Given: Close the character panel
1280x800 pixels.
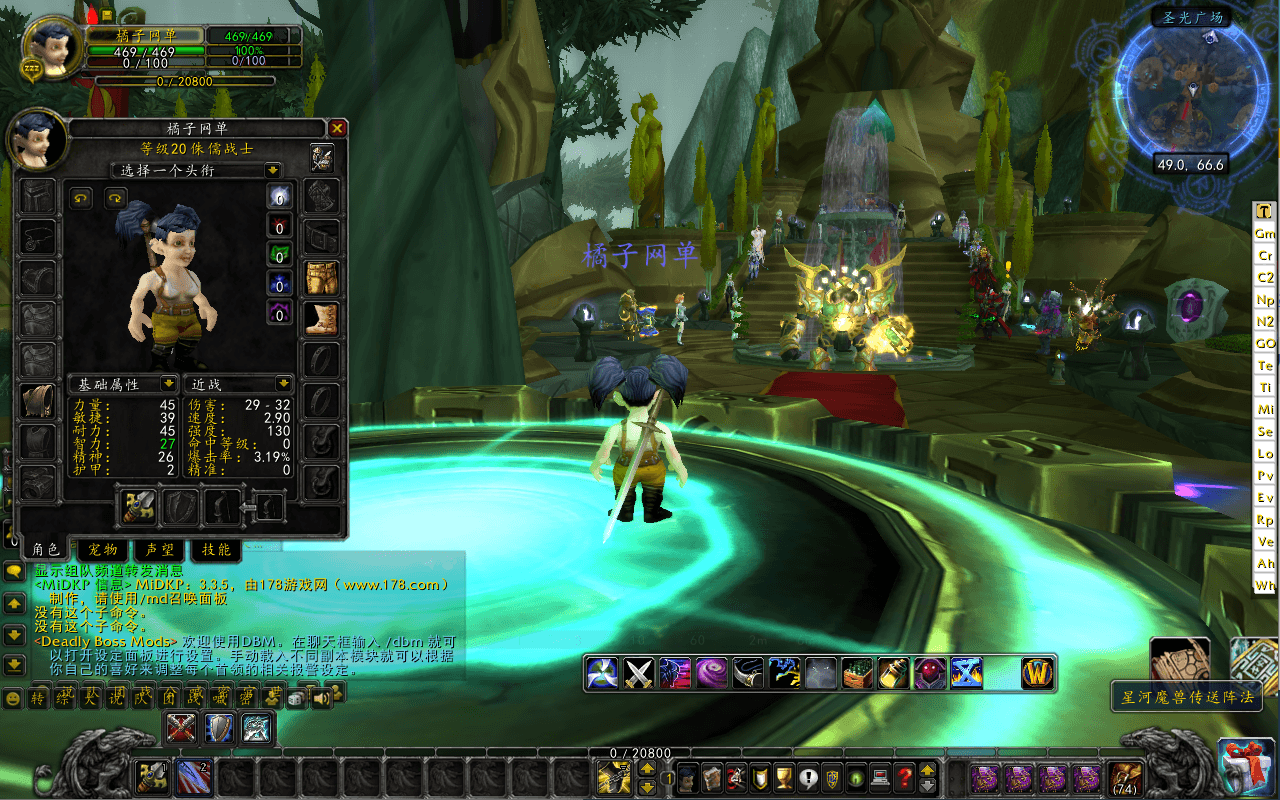Looking at the screenshot, I should coord(338,128).
